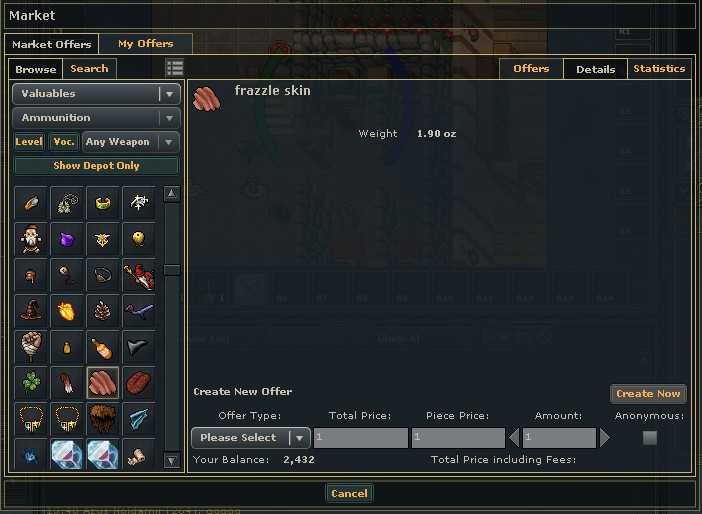Screen dimensions: 702x514
Task: View the Statistics tab
Action: (659, 69)
